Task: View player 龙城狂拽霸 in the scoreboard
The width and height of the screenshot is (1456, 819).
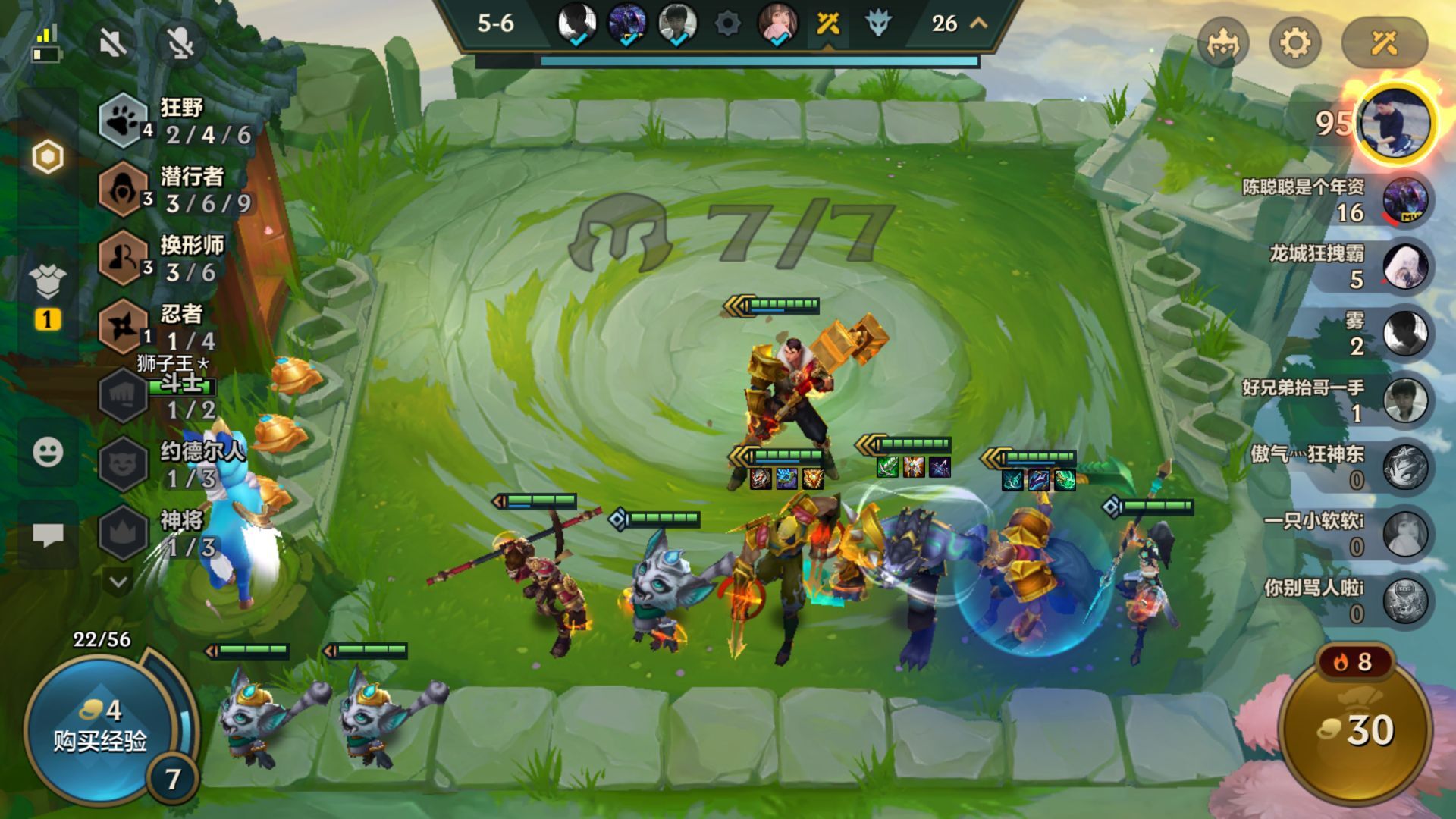Action: 1404,267
